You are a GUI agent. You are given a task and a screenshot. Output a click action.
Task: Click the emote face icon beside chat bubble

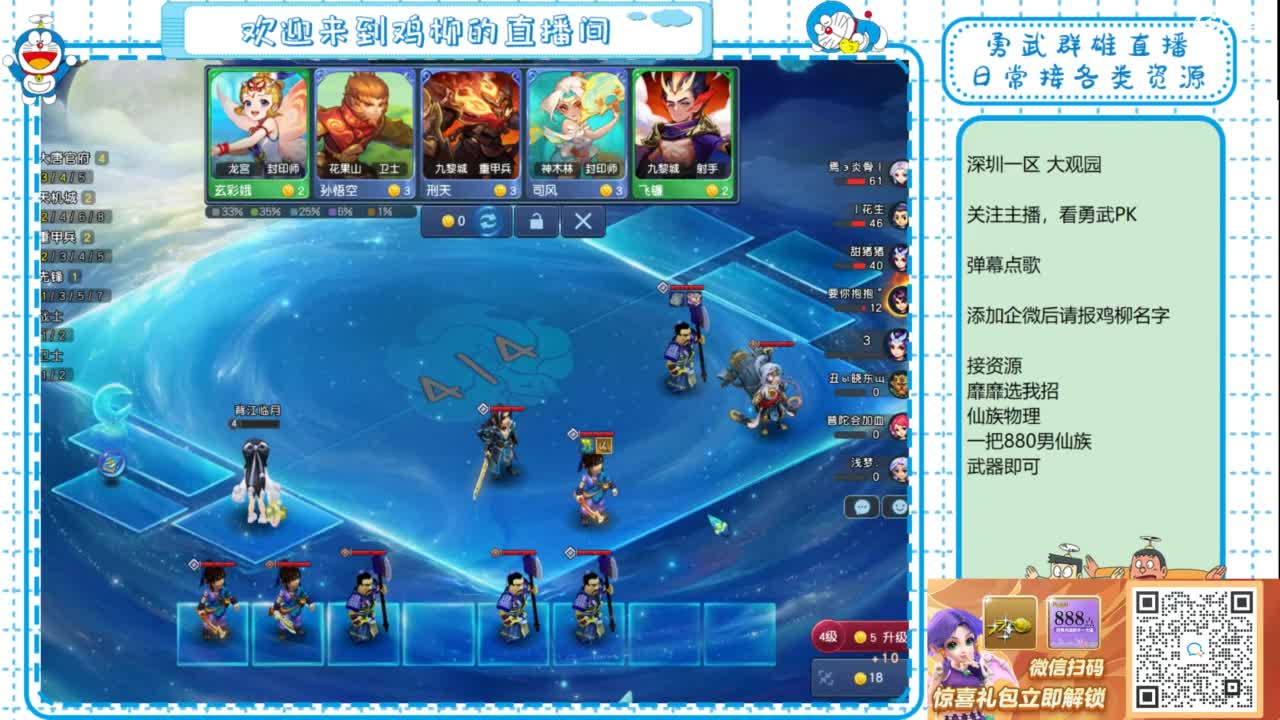pos(898,506)
